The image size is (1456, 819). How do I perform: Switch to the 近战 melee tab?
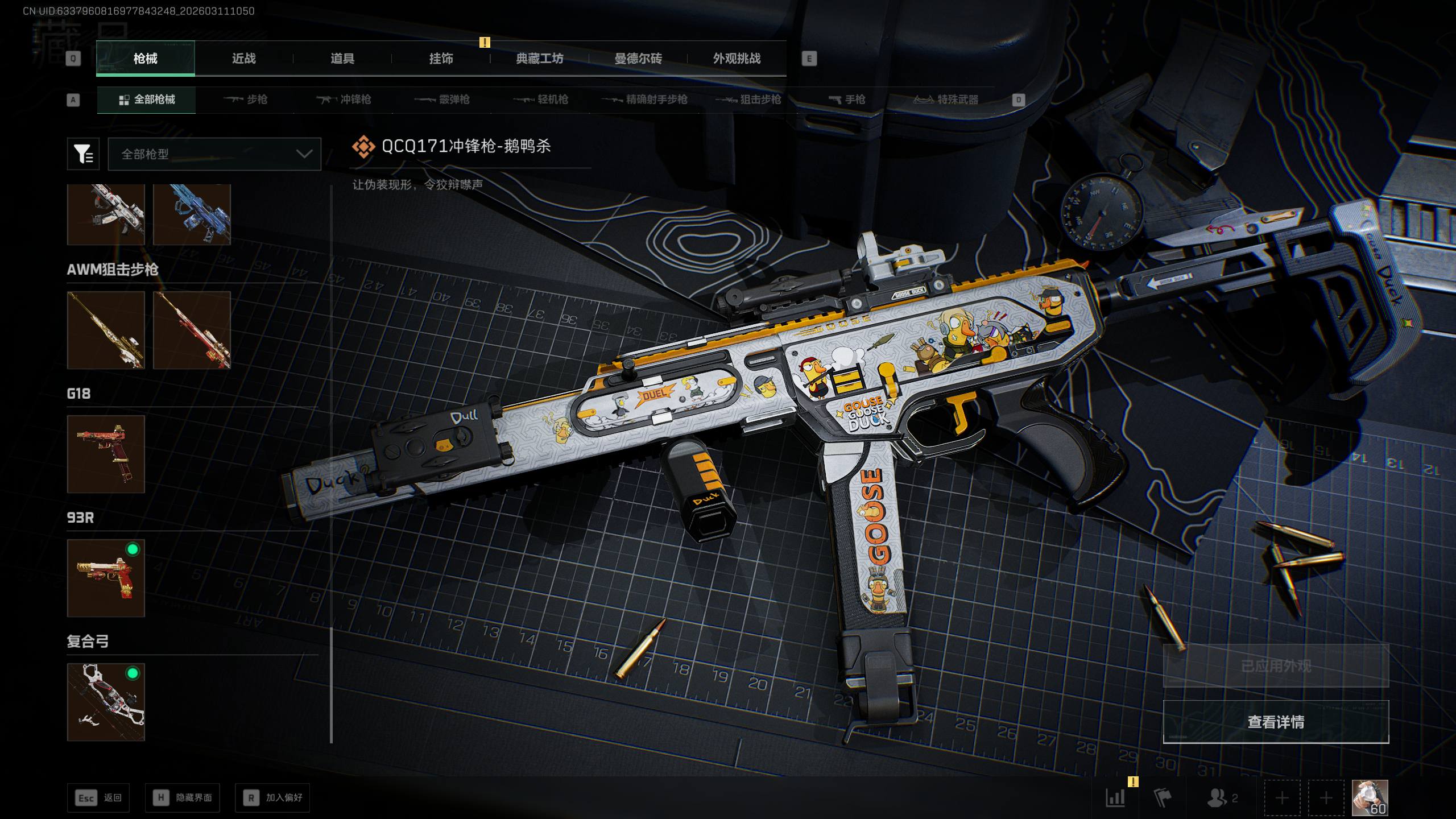click(x=243, y=59)
